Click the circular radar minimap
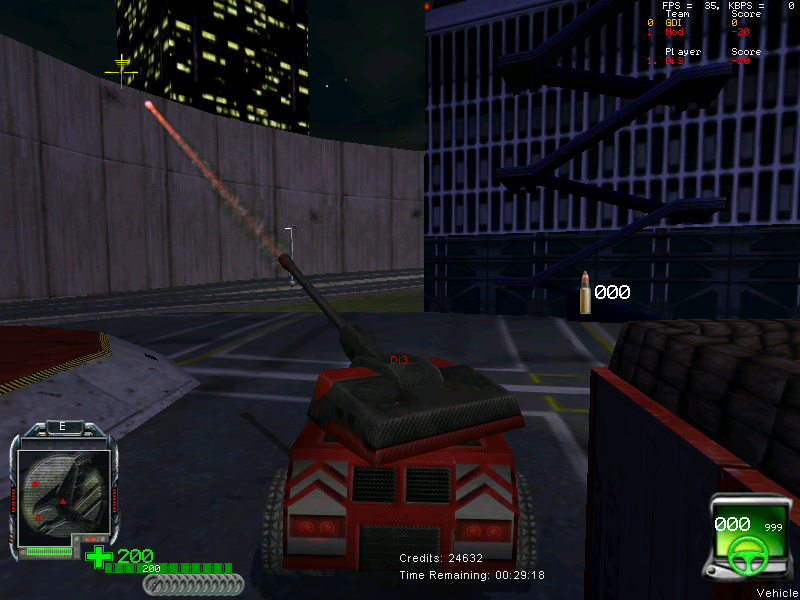The image size is (800, 600). click(x=60, y=486)
